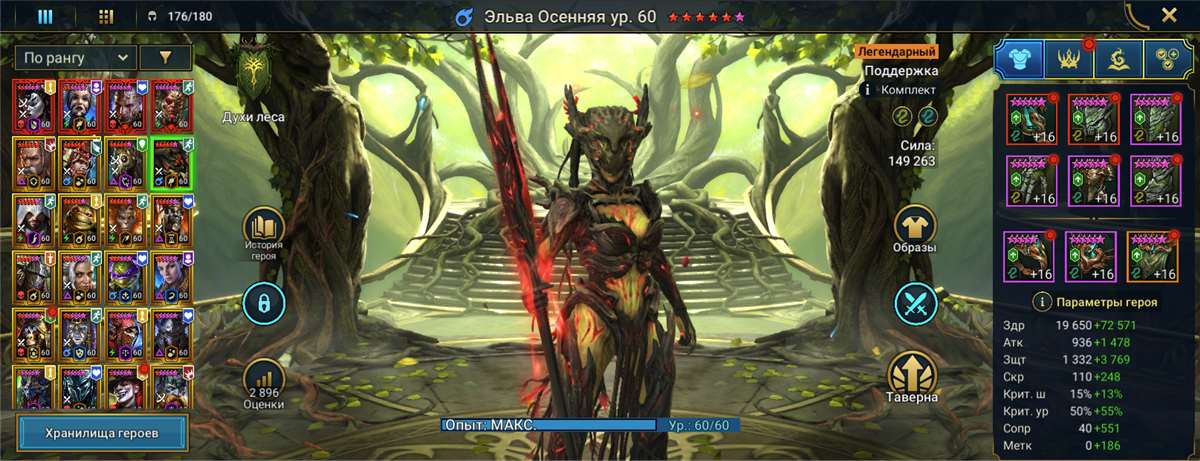This screenshot has height=461, width=1200.
Task: Switch to the armor equipment tab
Action: click(1018, 59)
